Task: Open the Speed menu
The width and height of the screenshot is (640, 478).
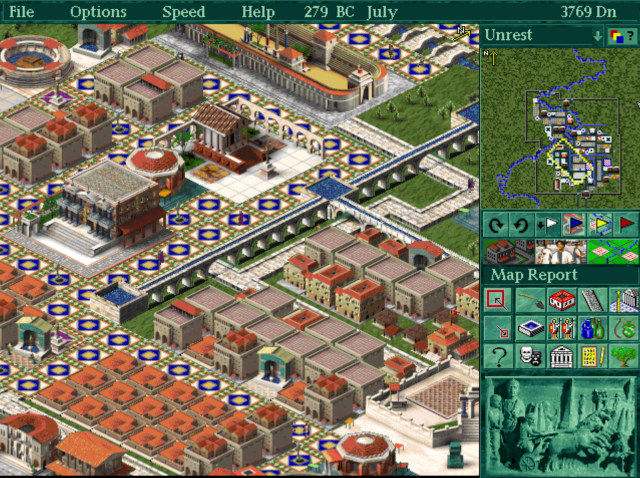Action: click(x=183, y=12)
